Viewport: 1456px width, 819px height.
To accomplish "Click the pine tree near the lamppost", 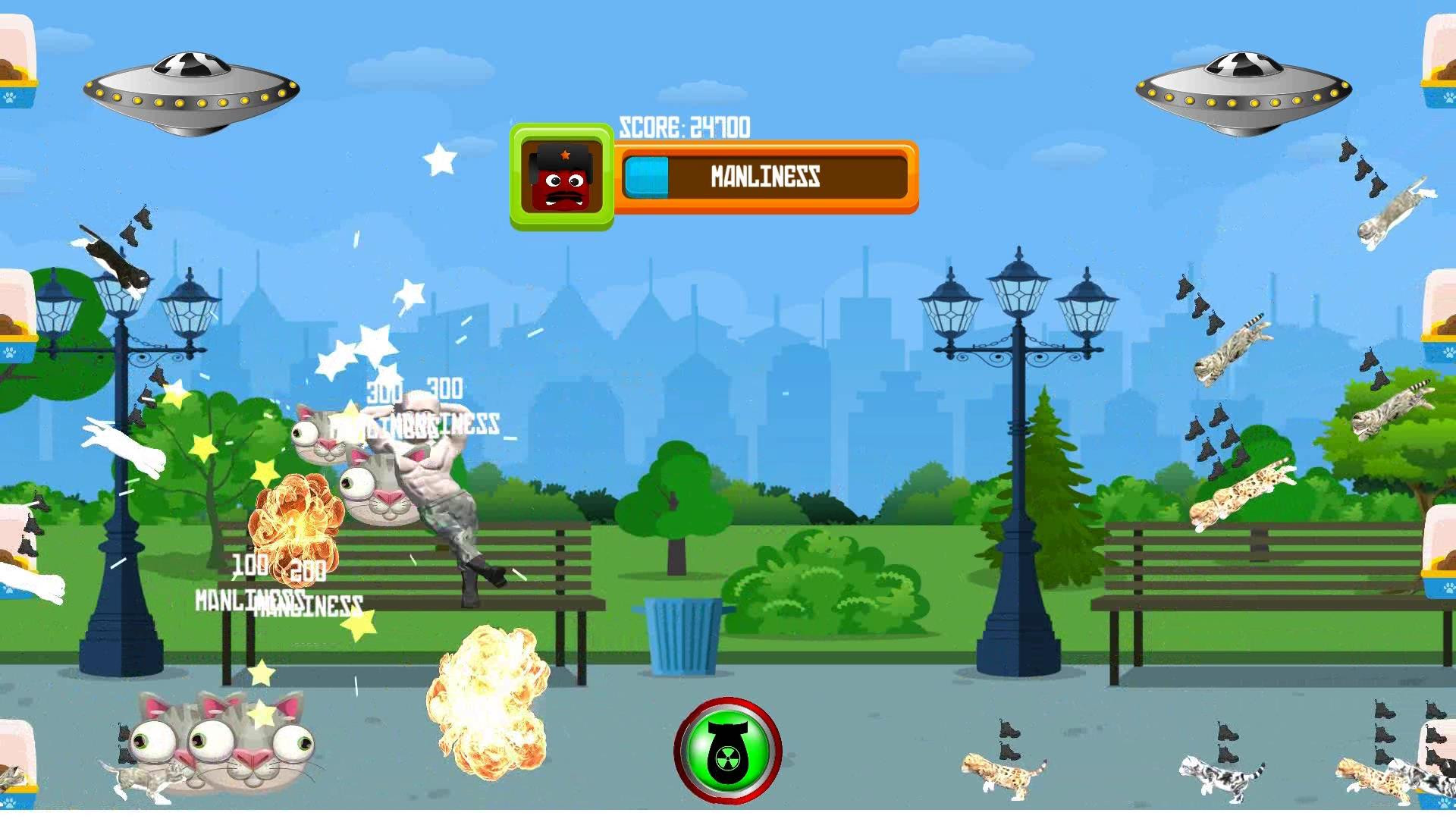I will (x=1050, y=470).
